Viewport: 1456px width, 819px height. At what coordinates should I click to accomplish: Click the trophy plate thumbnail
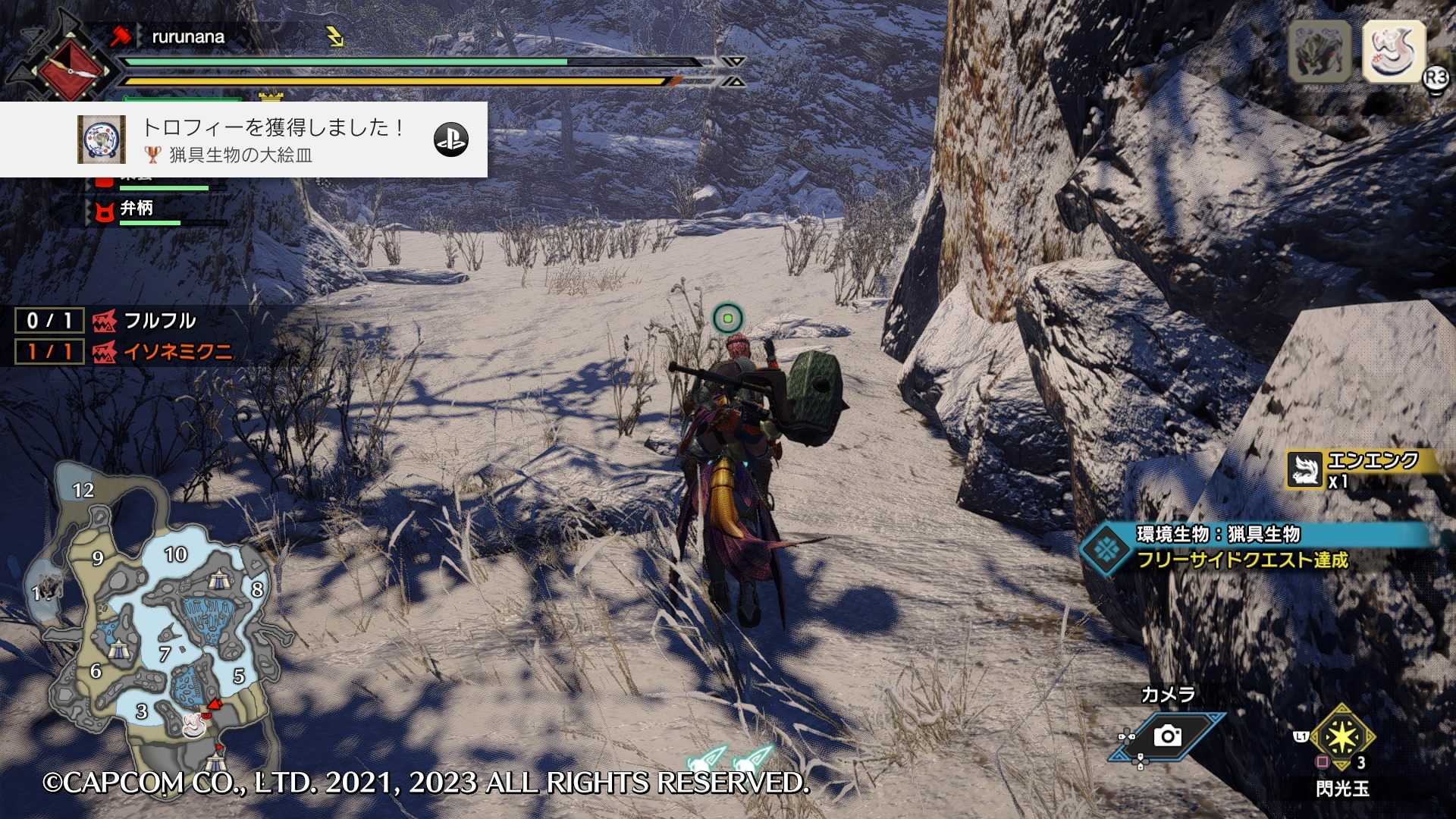coord(101,140)
